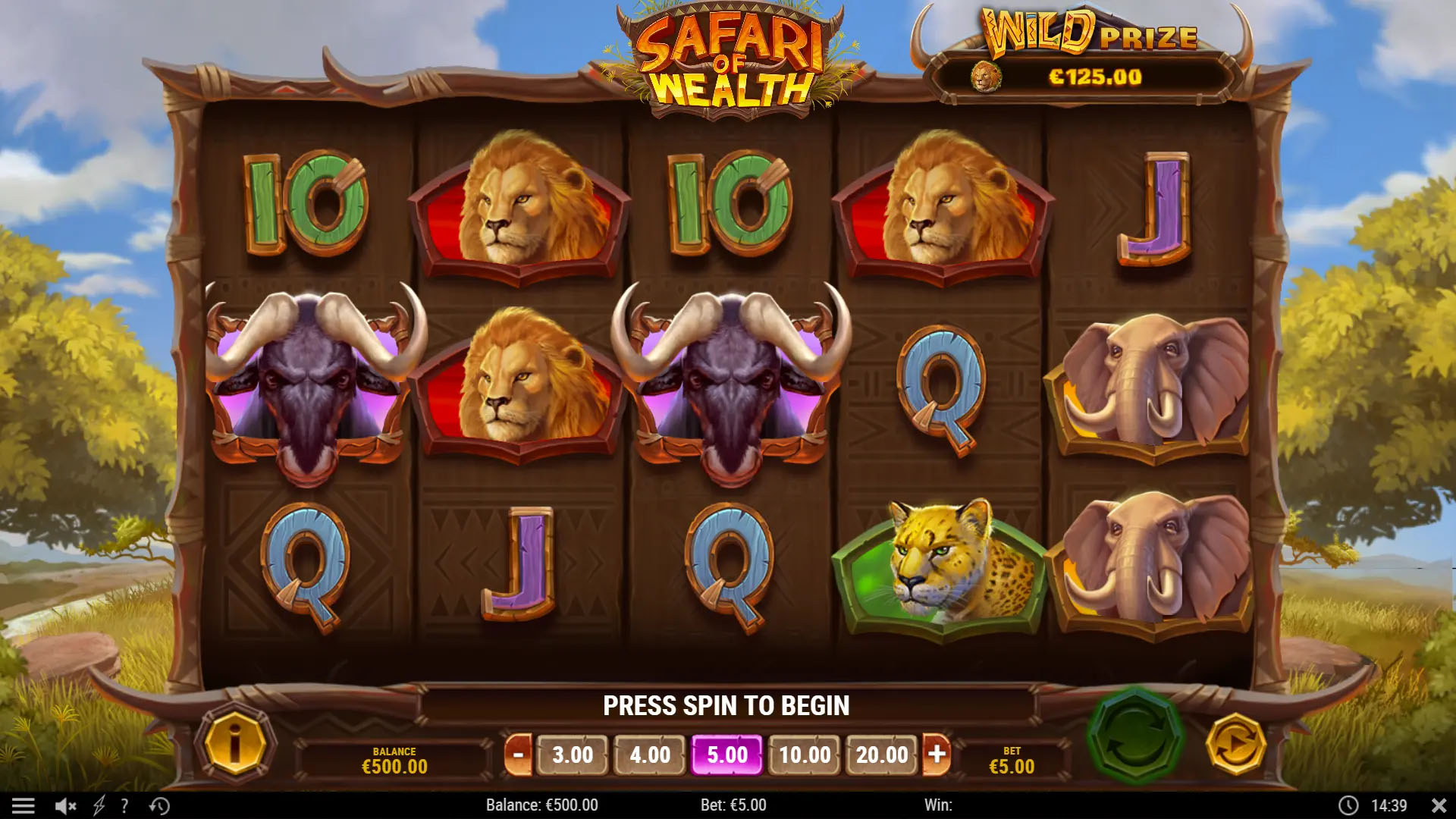Select the 10.00 bet amount

point(806,755)
